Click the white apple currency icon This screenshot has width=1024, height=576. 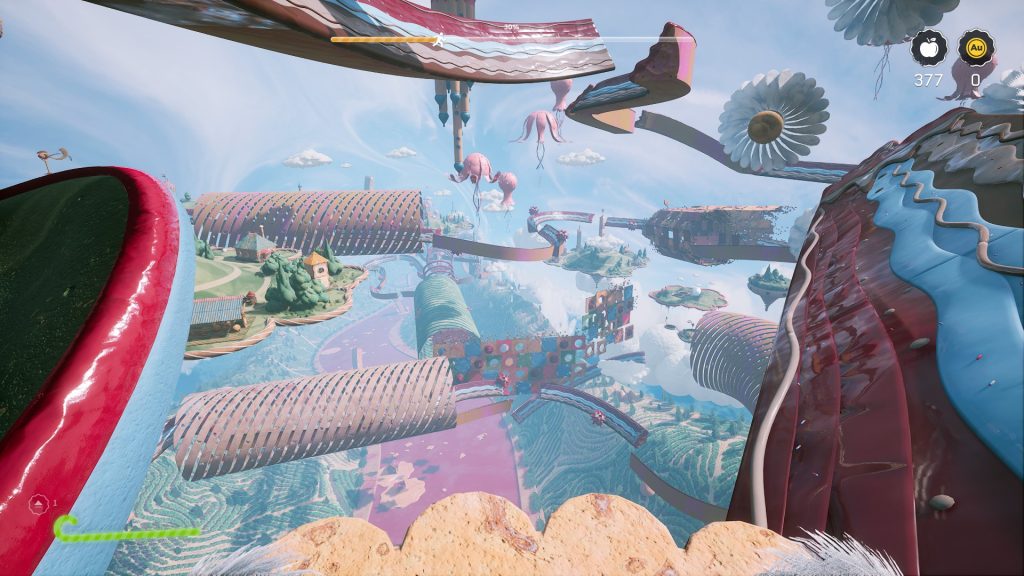coord(927,47)
